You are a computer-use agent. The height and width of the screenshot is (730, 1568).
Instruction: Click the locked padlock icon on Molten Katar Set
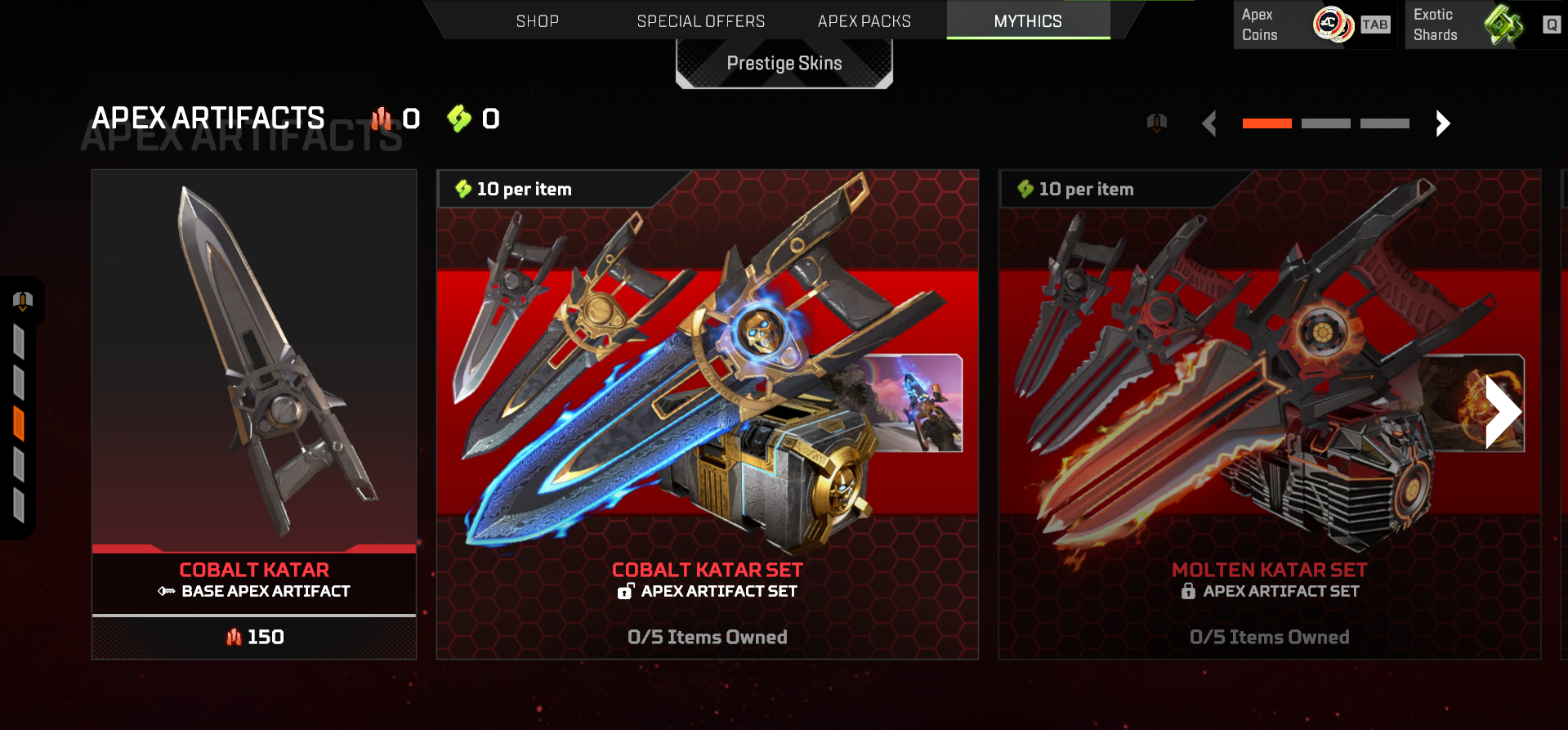(1187, 591)
